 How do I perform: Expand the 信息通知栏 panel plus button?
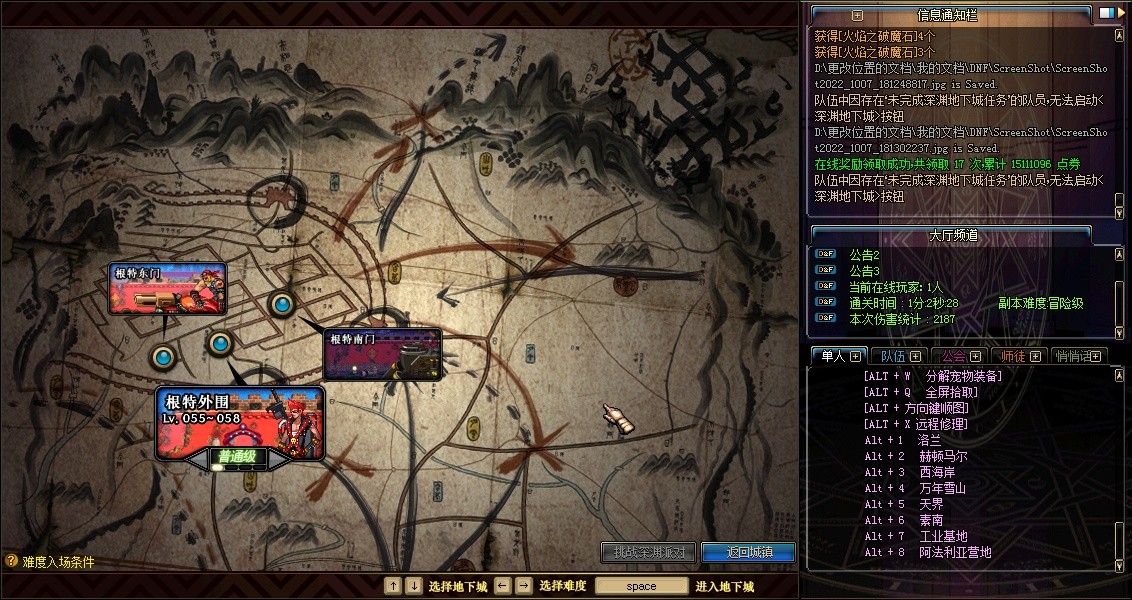[x=857, y=15]
